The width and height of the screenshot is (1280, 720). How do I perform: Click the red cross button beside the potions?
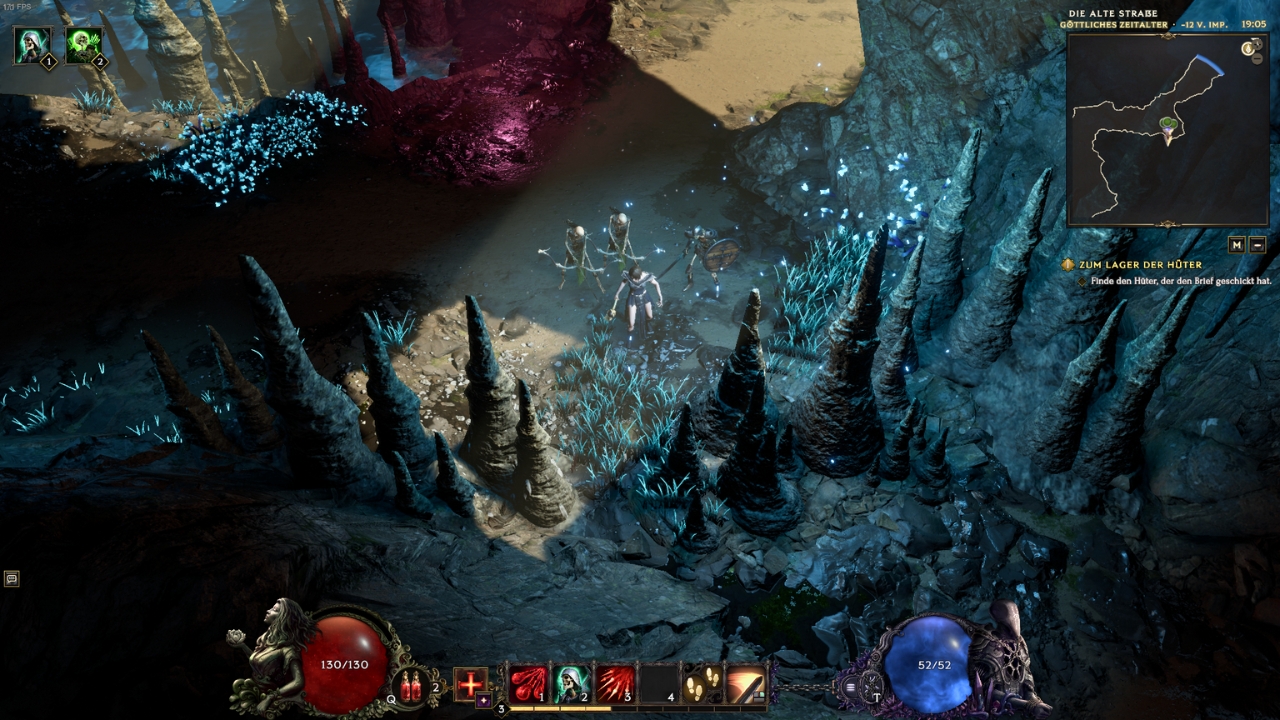[470, 684]
